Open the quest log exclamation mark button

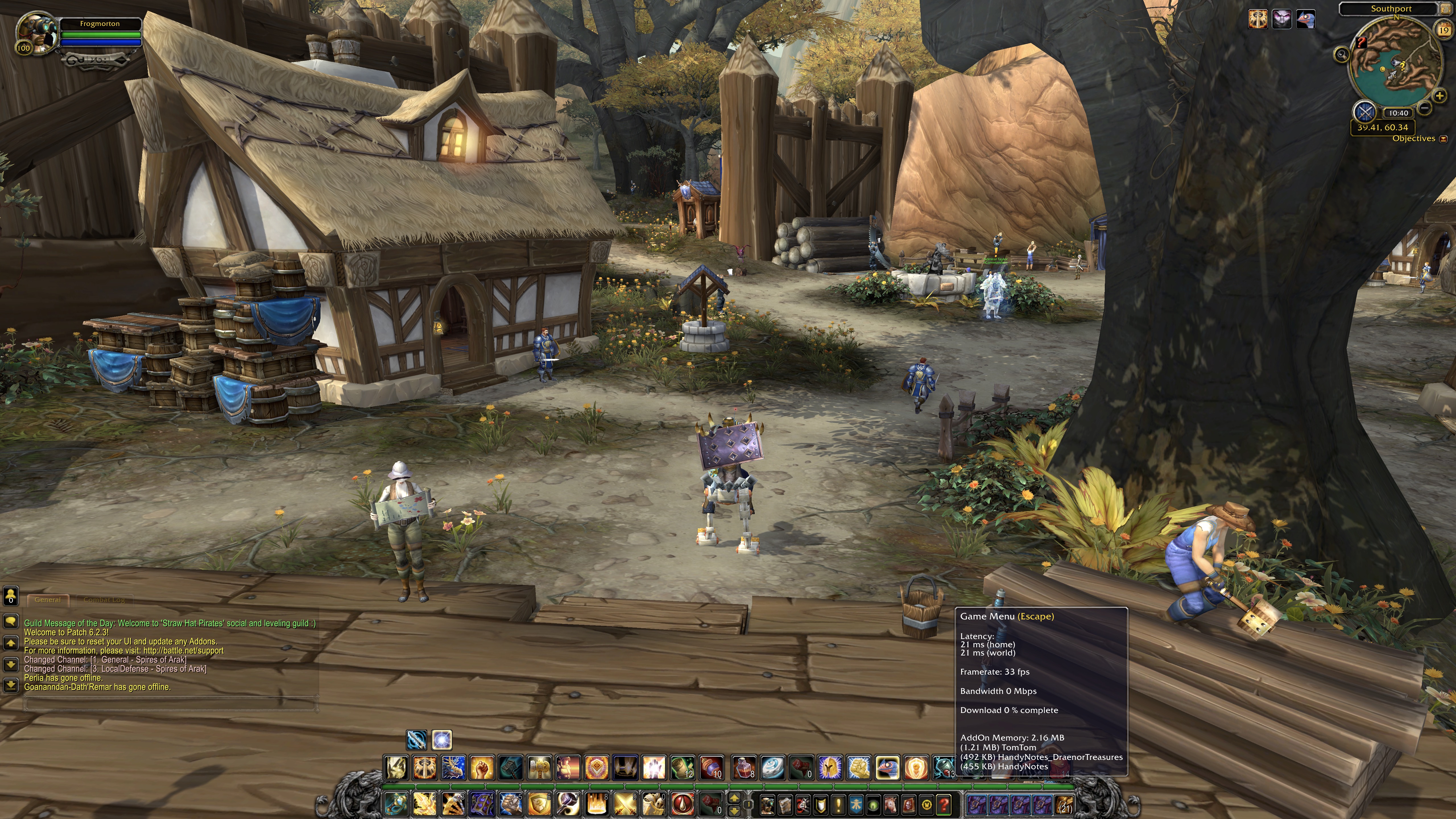tap(838, 804)
